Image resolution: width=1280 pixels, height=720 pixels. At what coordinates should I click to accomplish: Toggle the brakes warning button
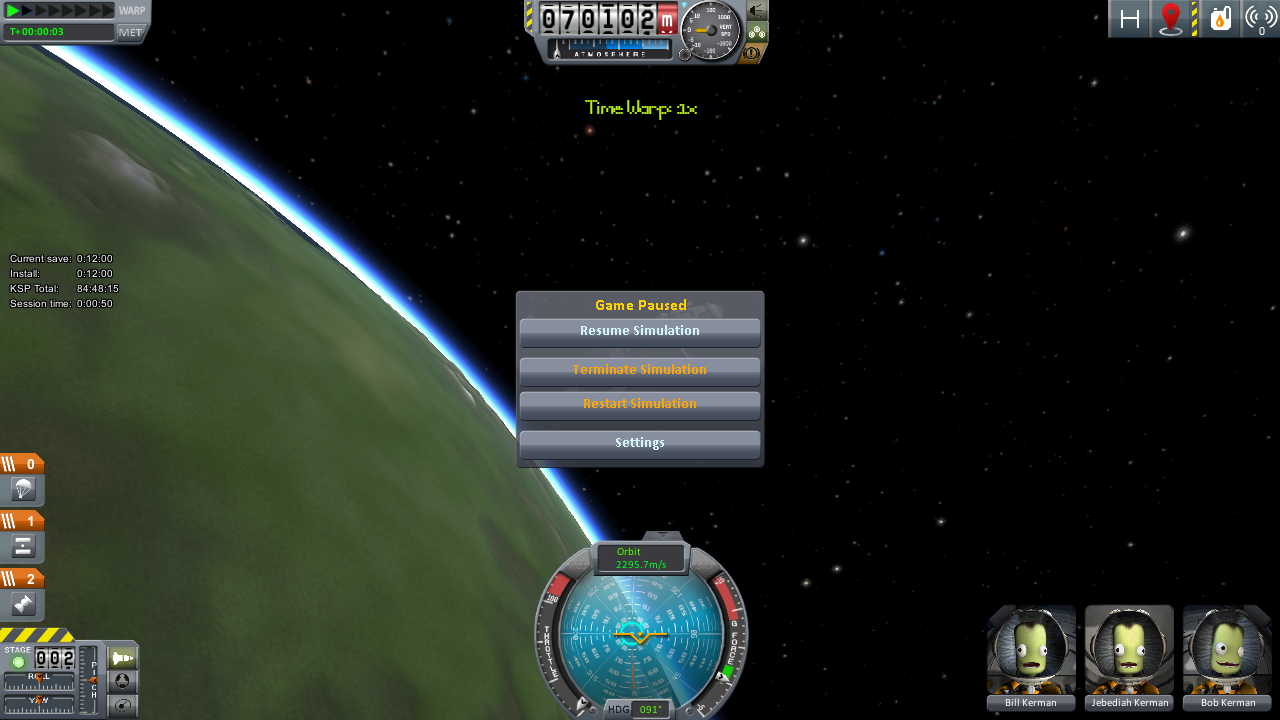757,52
